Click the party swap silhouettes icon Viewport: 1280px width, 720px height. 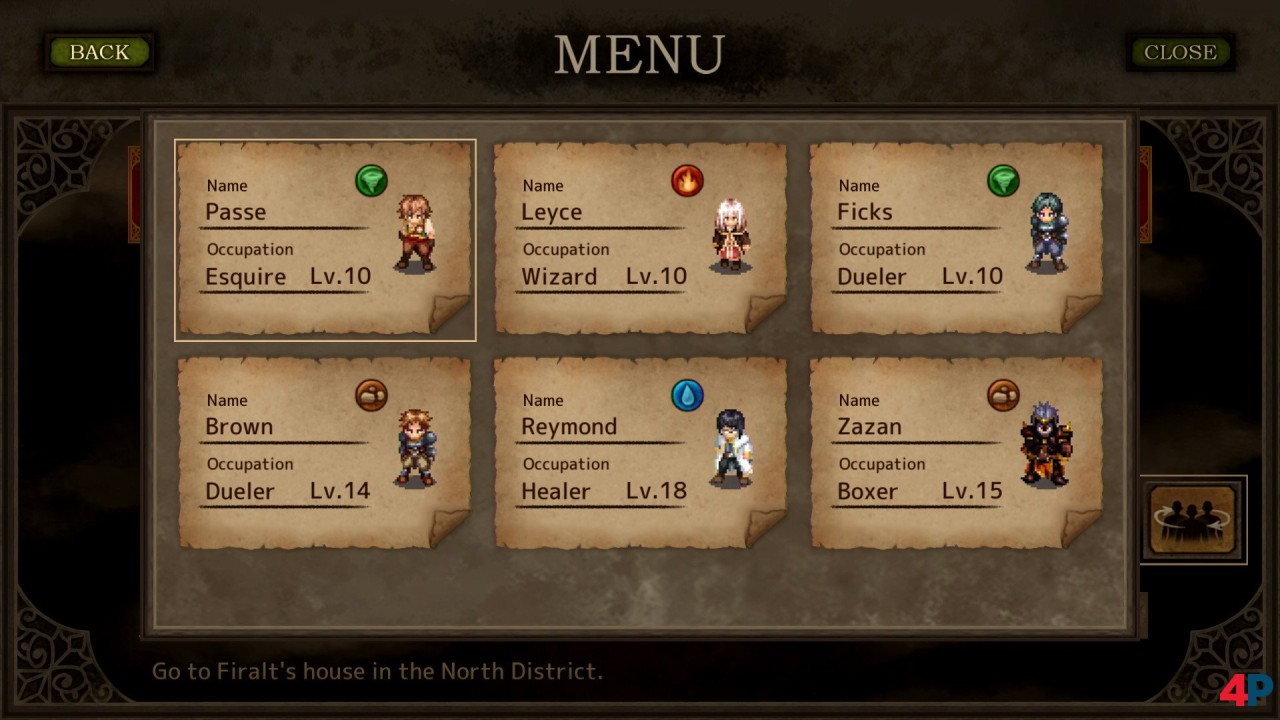click(x=1192, y=519)
